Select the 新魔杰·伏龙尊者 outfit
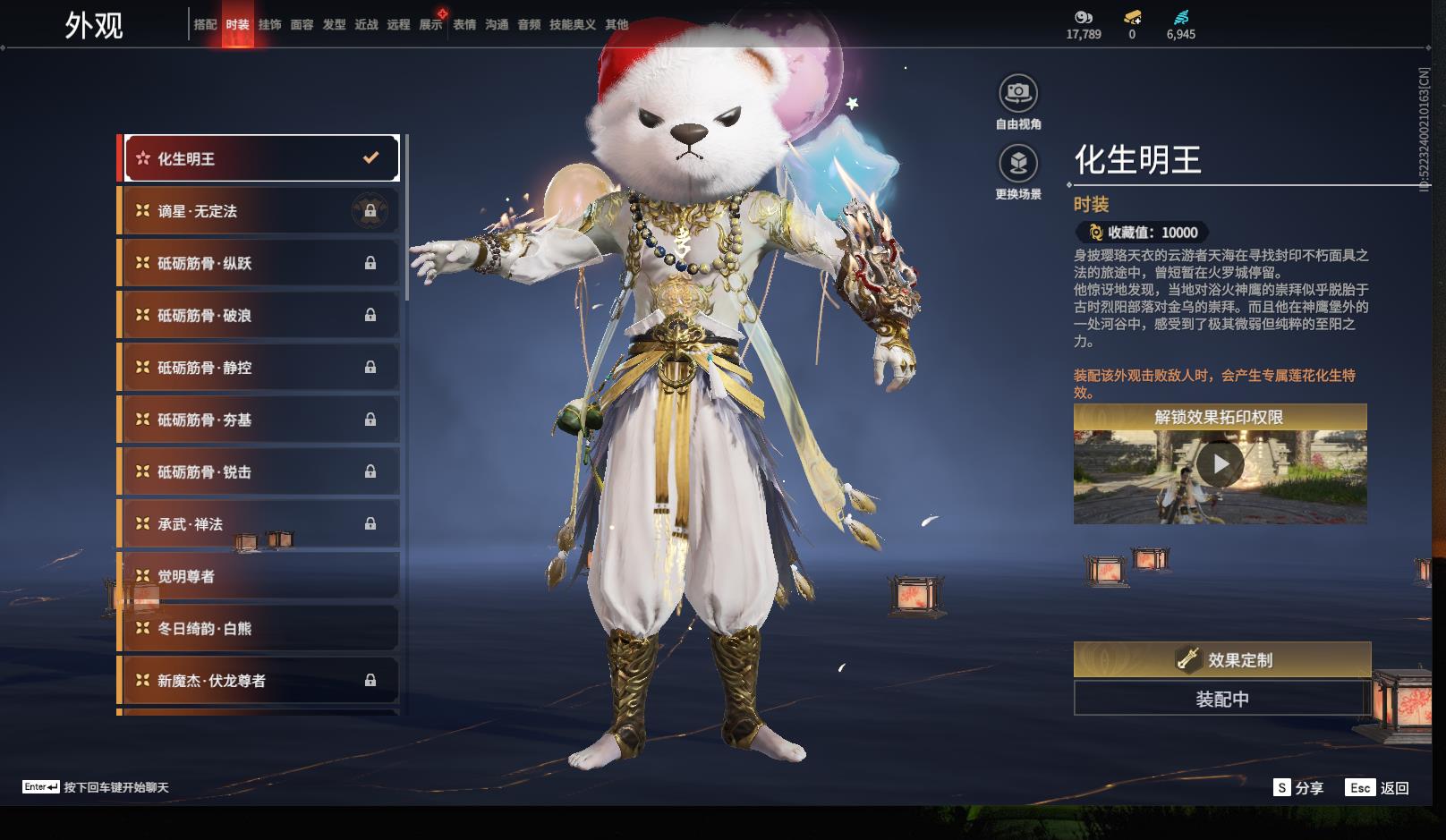Screen dimensions: 1446x840 (260, 681)
